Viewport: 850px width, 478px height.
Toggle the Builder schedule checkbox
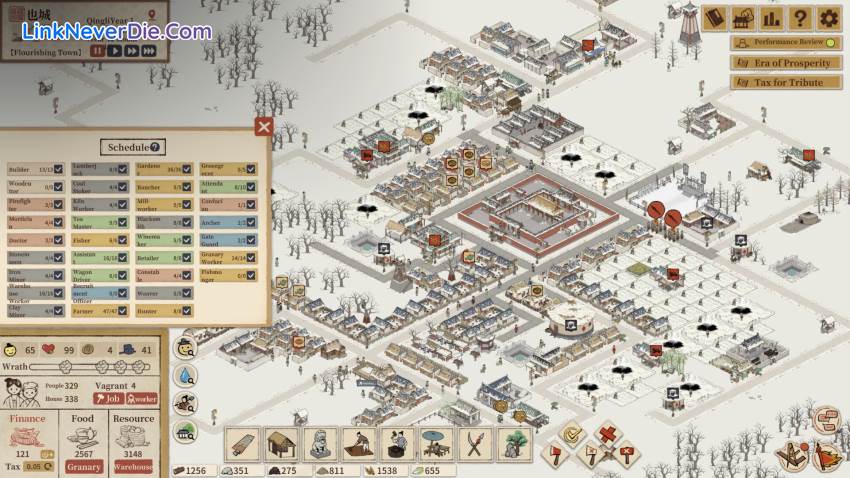tap(58, 169)
